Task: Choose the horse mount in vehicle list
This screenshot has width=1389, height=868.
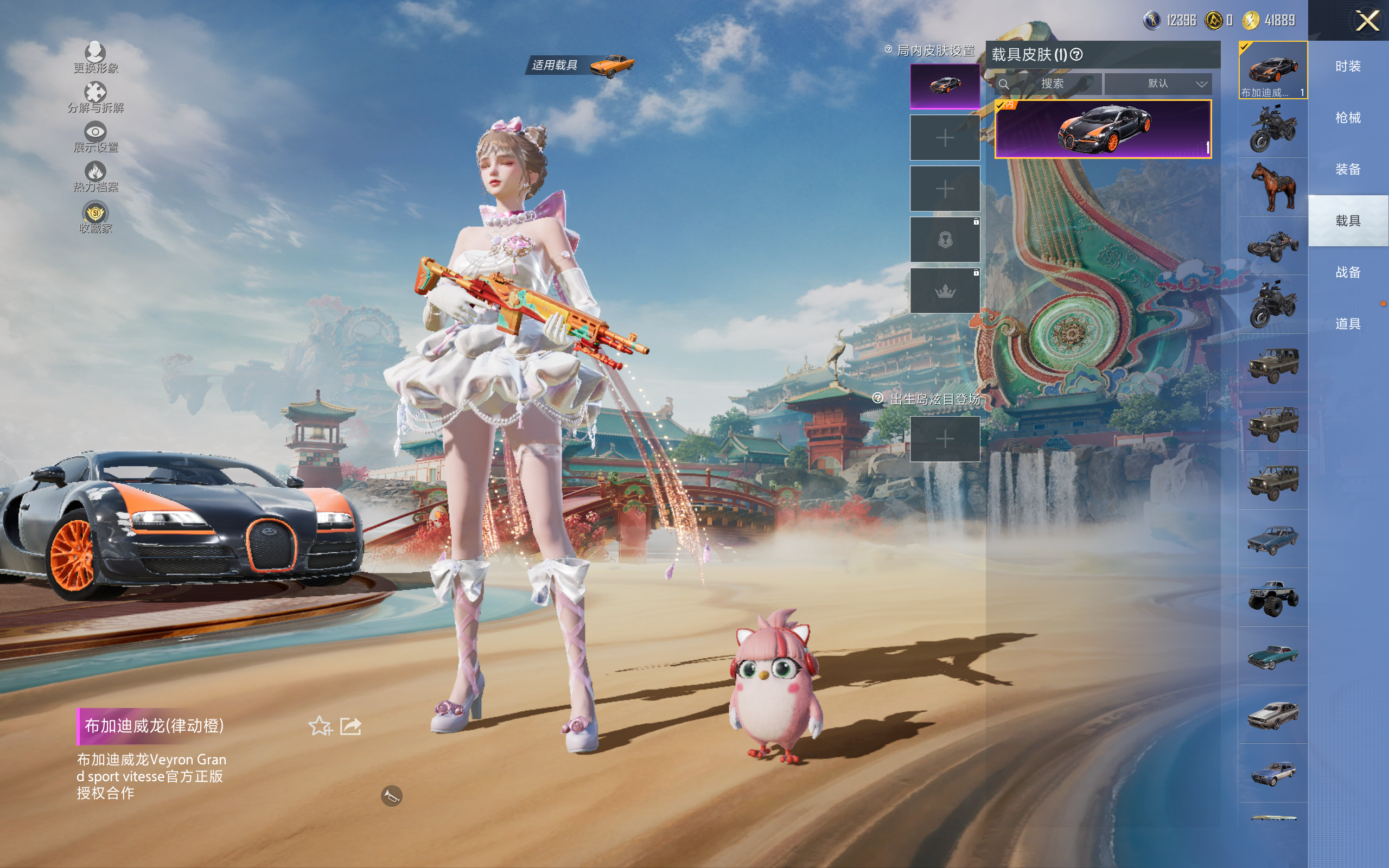Action: pos(1273,187)
